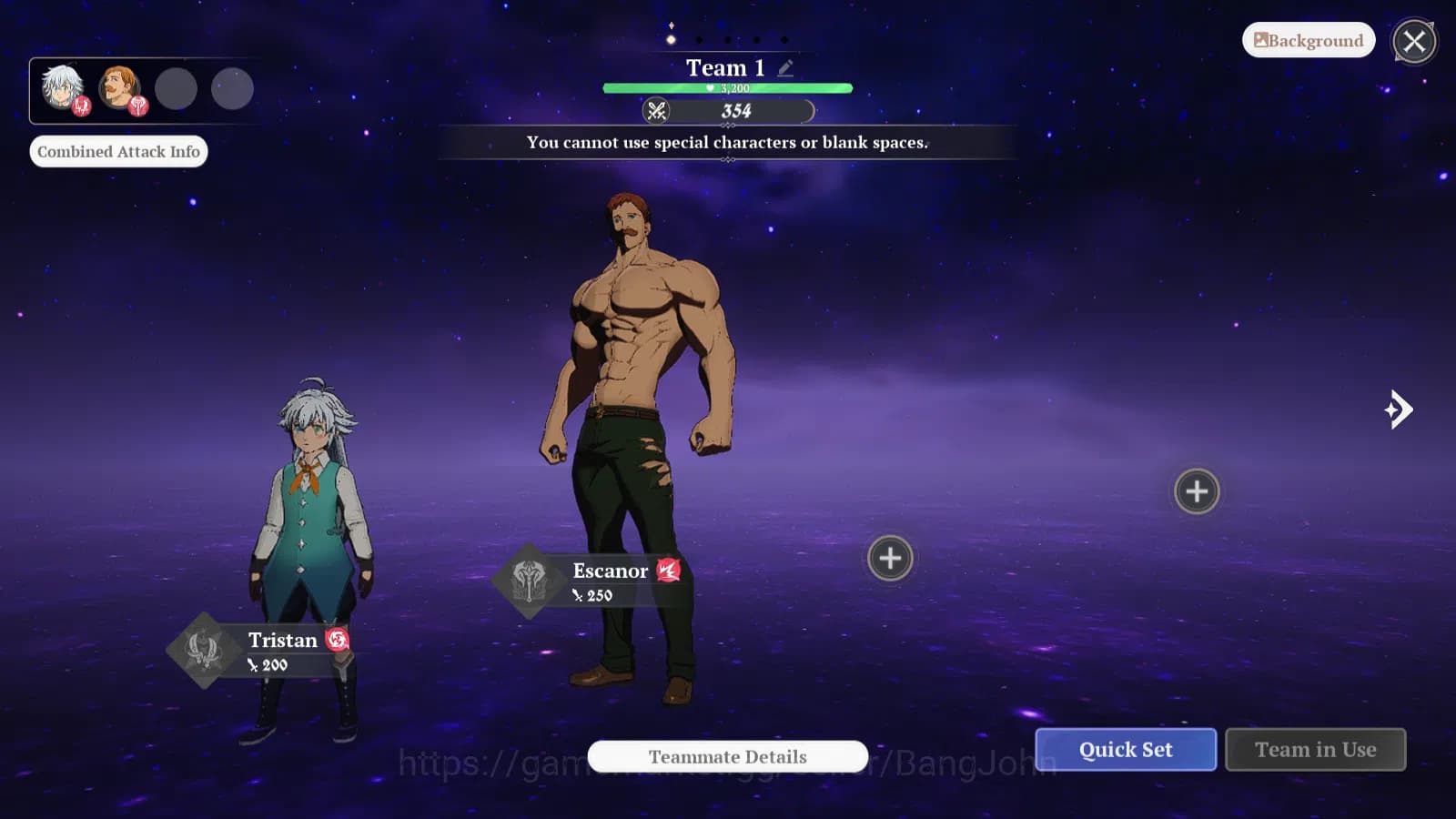Open Combined Attack Info
1456x819 pixels.
[x=118, y=151]
